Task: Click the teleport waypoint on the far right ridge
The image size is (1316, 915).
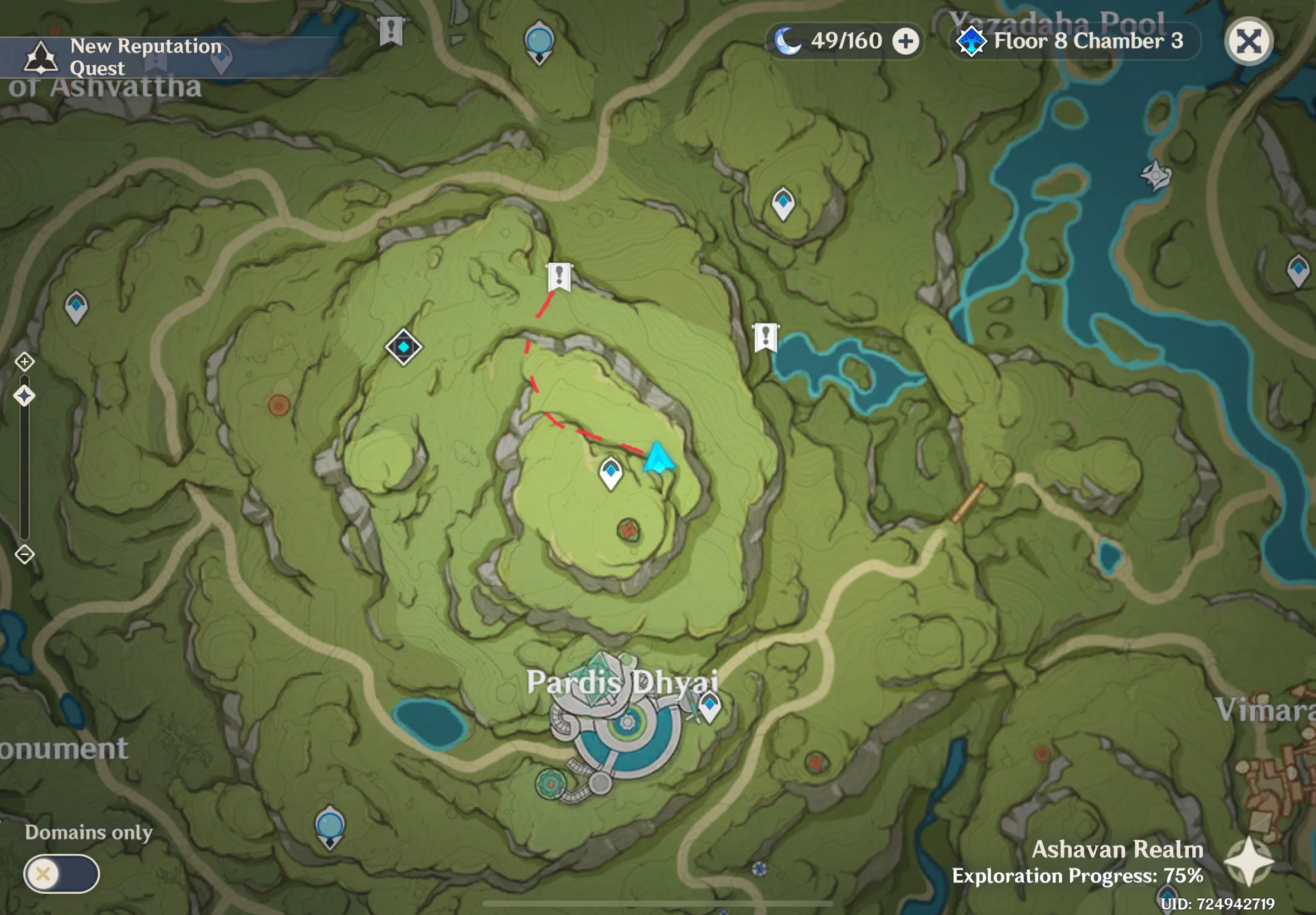Action: pyautogui.click(x=1298, y=267)
